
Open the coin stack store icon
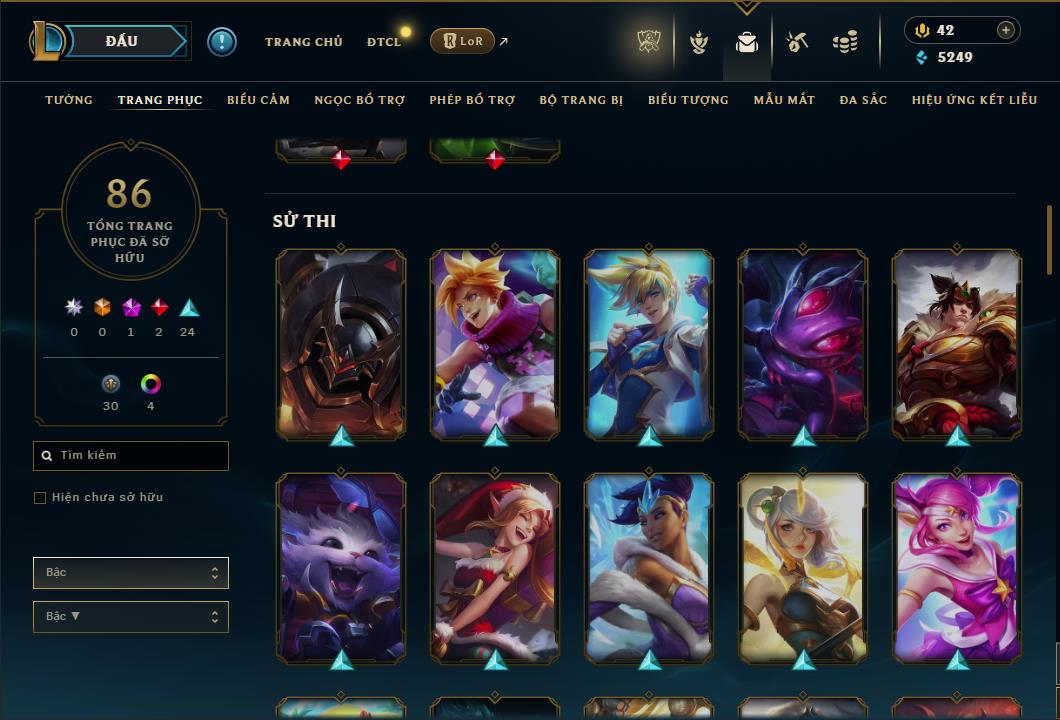[x=845, y=42]
